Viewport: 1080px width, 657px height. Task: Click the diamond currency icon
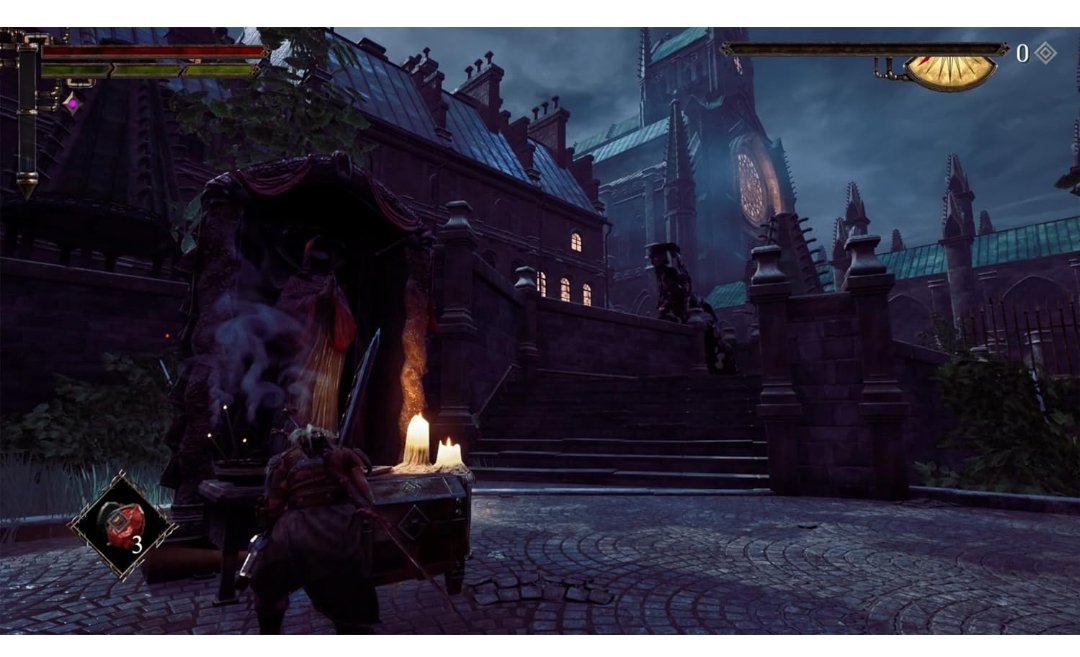[1045, 53]
